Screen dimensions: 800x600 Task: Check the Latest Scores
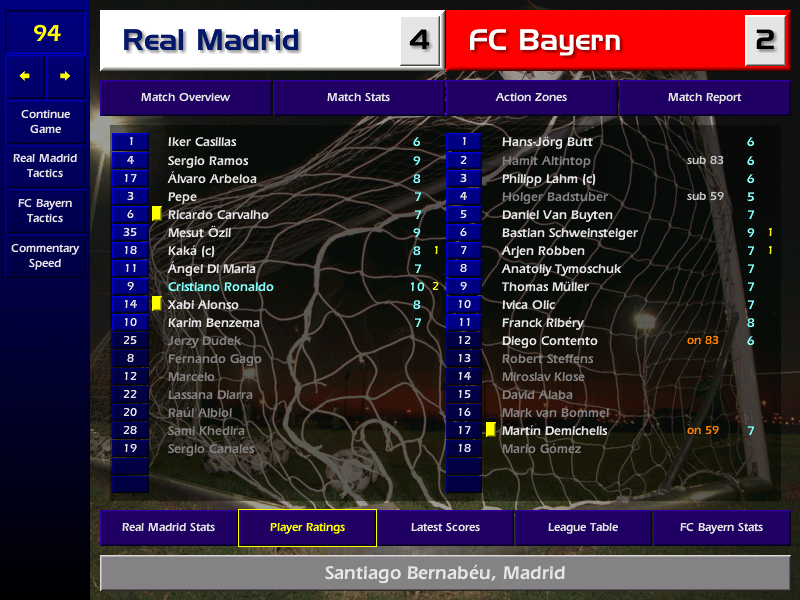click(445, 527)
